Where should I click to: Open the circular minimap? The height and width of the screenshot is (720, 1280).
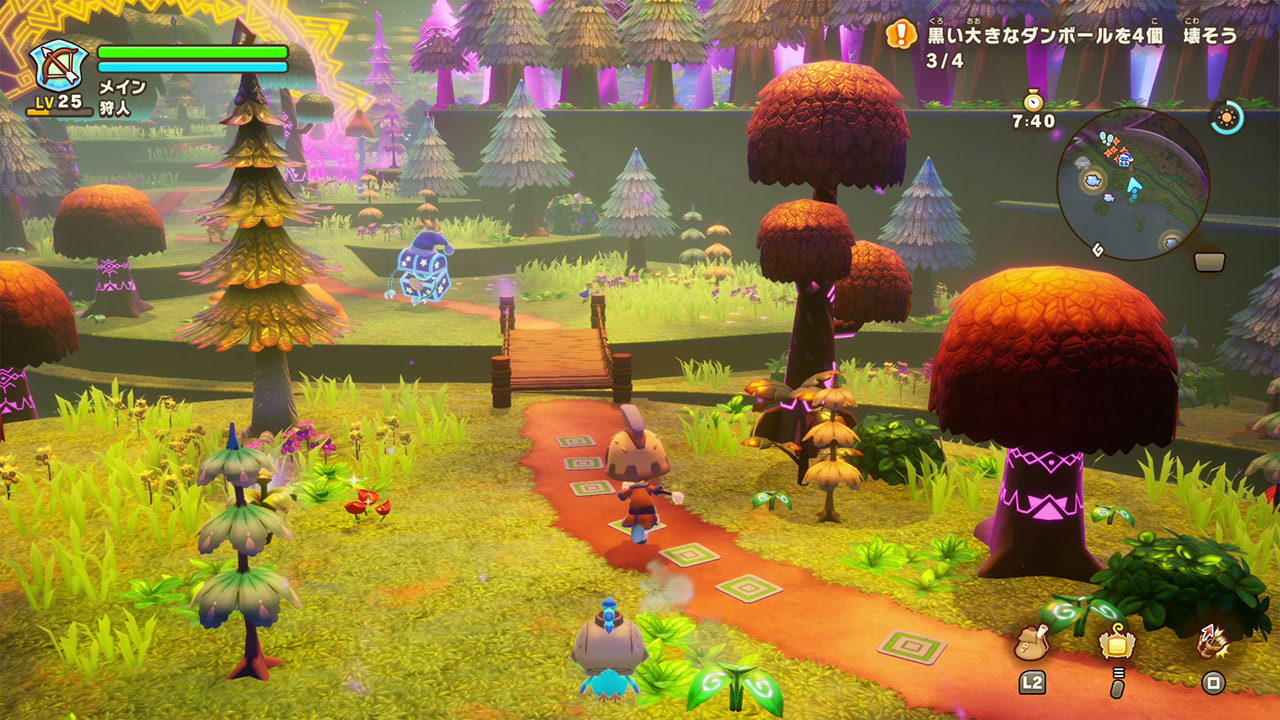coord(1133,184)
